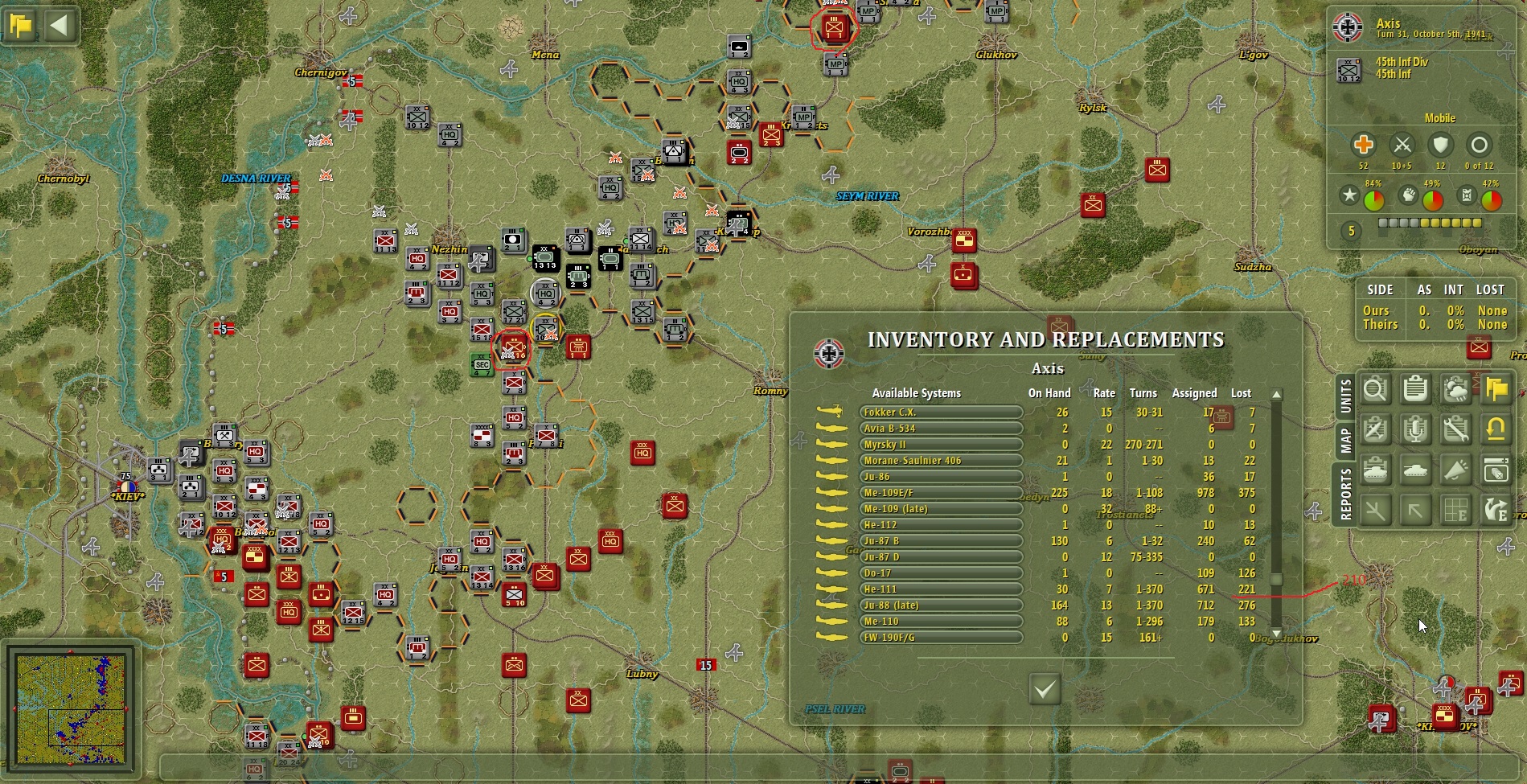The height and width of the screenshot is (784, 1527).
Task: Show victory objectives via yellow flags icon
Action: pos(1496,390)
